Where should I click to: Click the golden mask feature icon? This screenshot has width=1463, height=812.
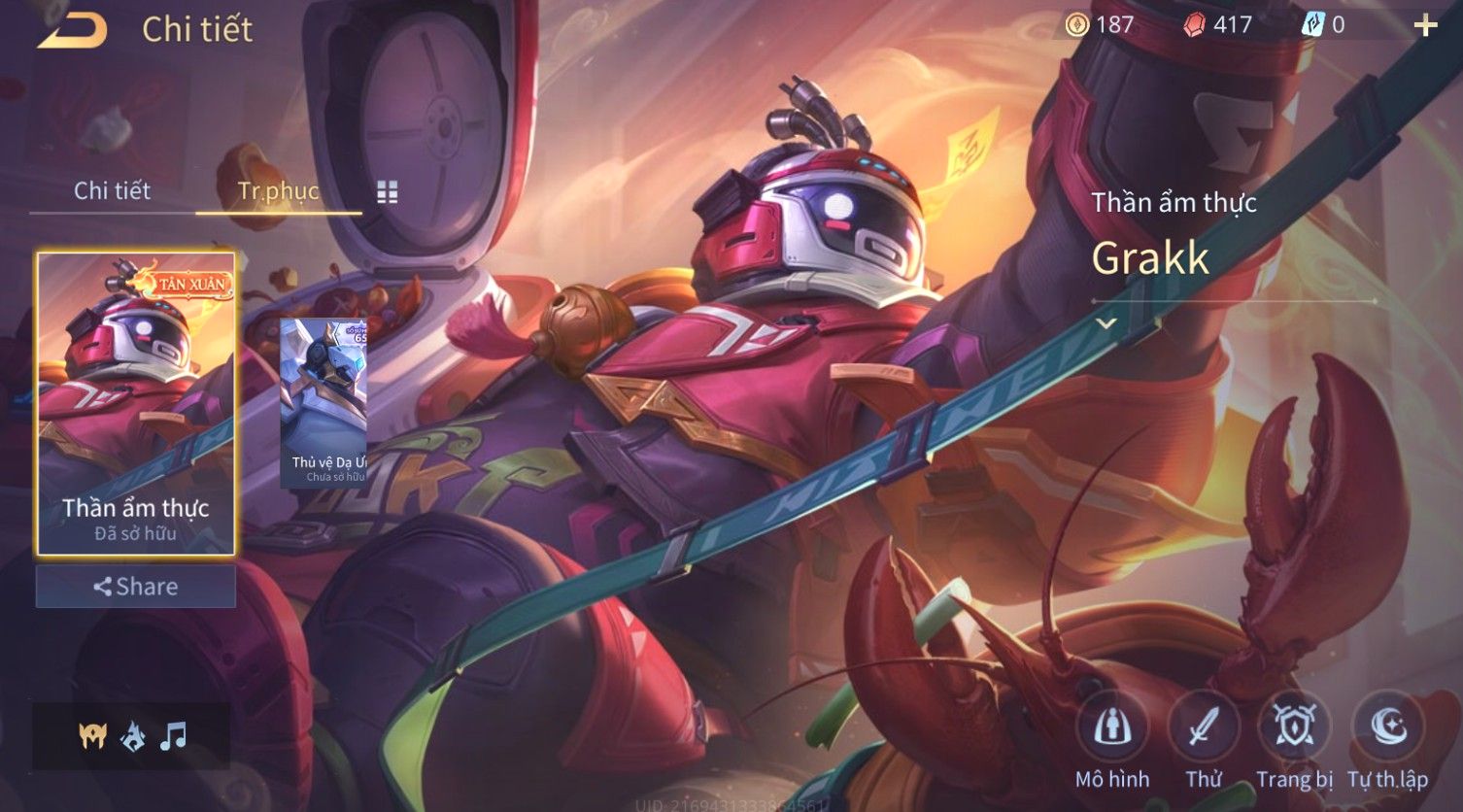tap(93, 736)
